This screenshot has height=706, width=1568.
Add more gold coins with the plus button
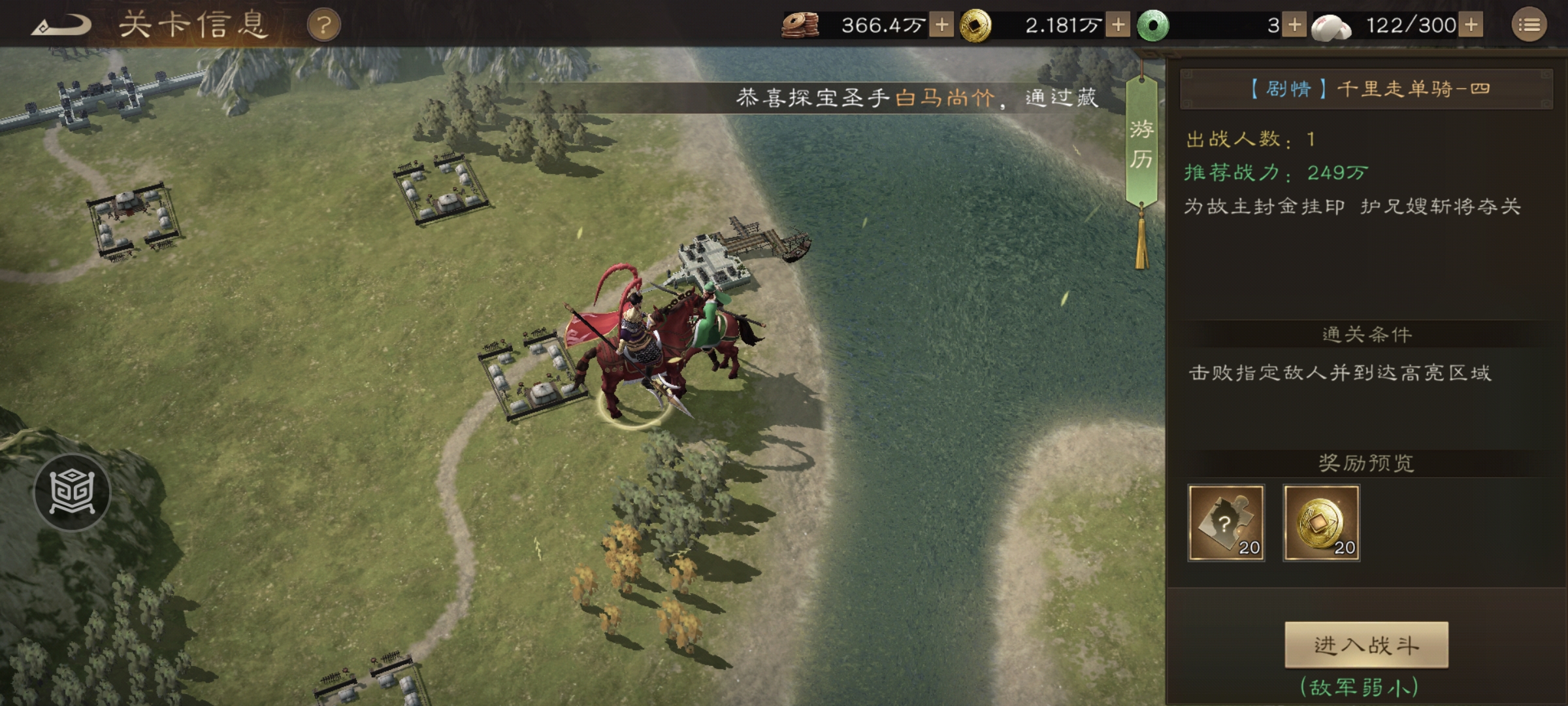[x=1118, y=25]
